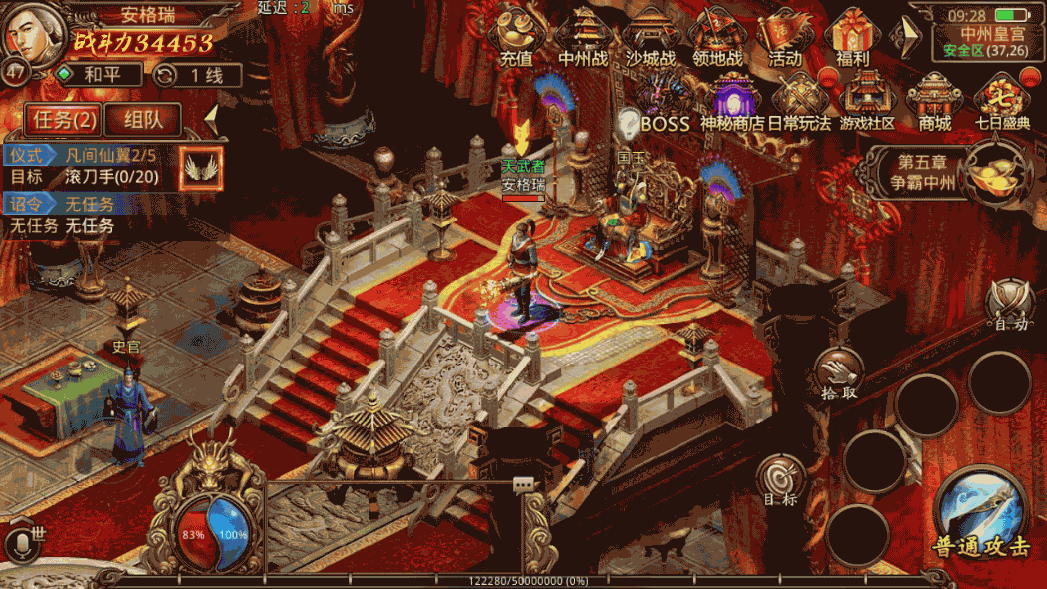Screen dimensions: 1047x589
Task: Toggle 自动 auto-combat
Action: click(x=1010, y=305)
